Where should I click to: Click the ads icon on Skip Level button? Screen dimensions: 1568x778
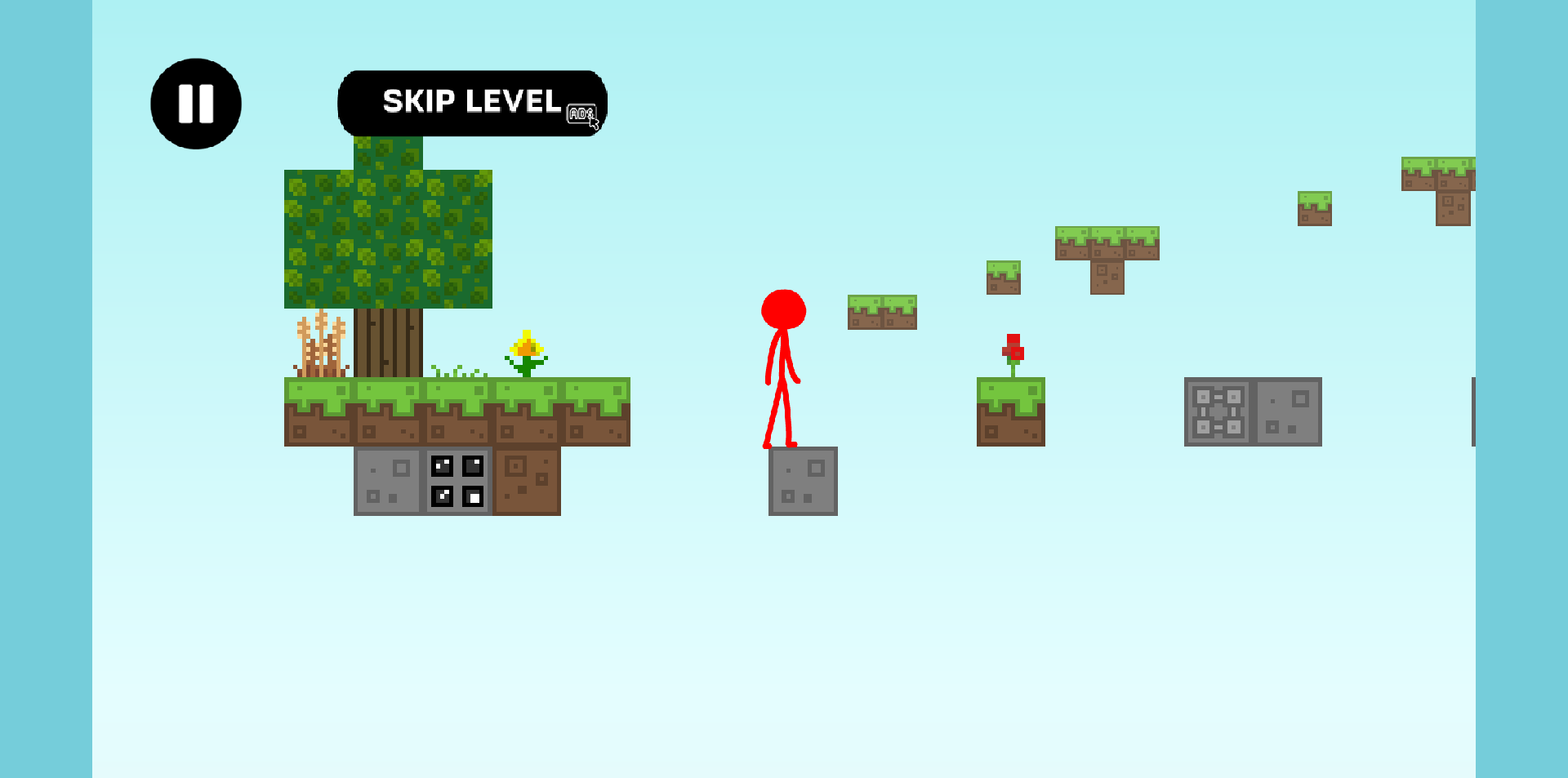[581, 112]
